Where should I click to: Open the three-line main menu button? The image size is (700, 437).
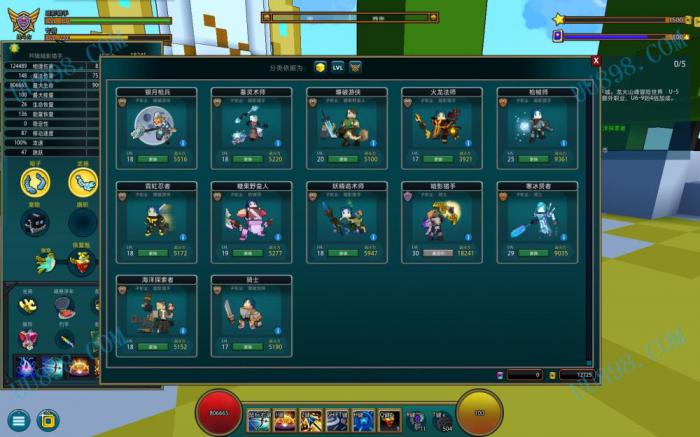point(18,419)
